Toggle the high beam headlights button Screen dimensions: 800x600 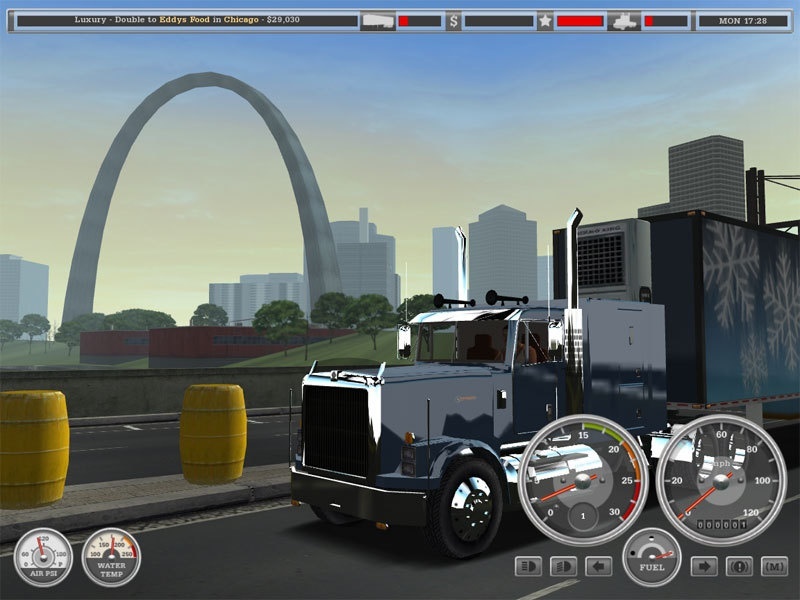[x=528, y=567]
